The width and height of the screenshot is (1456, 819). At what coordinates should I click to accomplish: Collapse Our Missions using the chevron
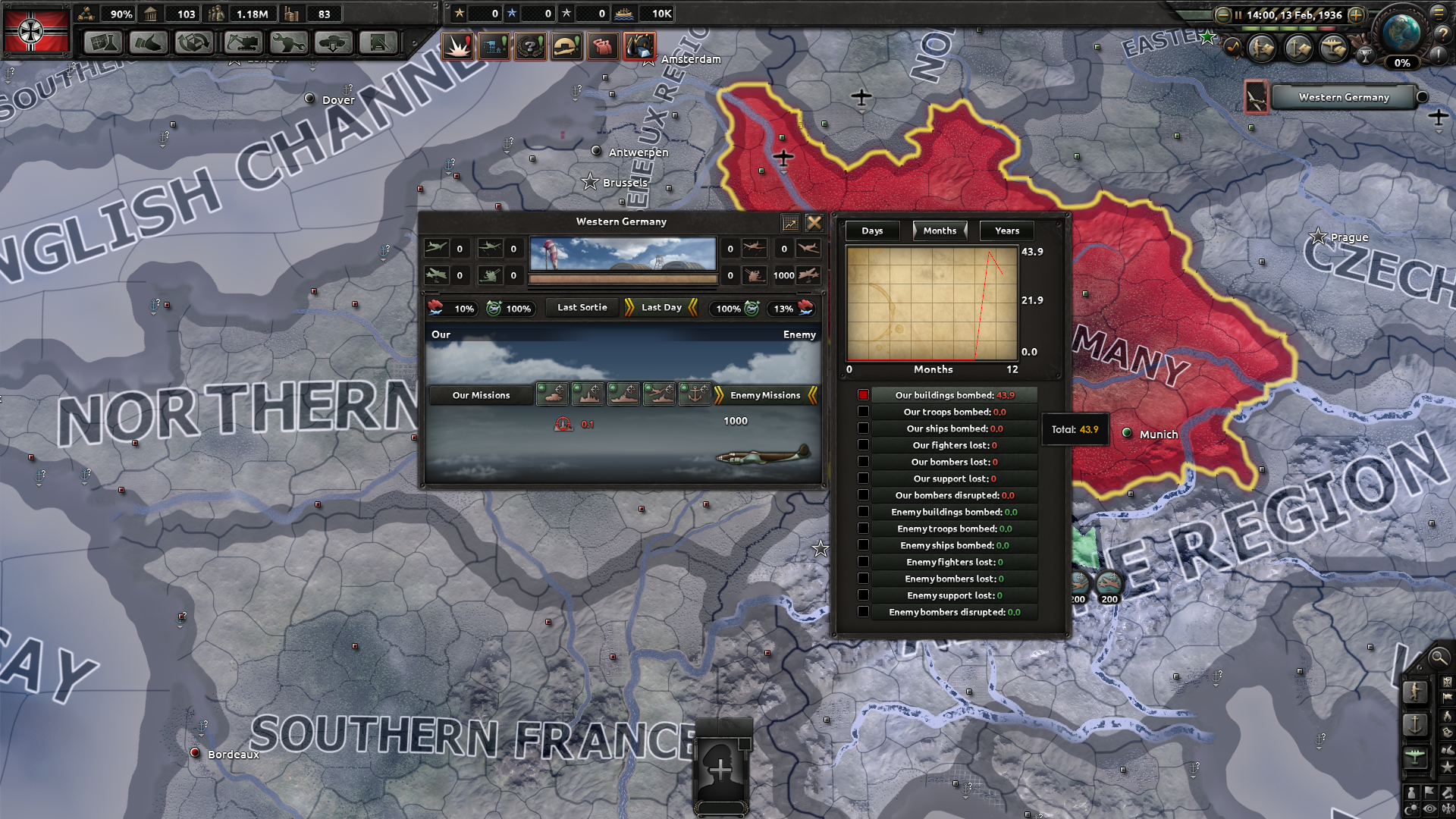pyautogui.click(x=482, y=395)
